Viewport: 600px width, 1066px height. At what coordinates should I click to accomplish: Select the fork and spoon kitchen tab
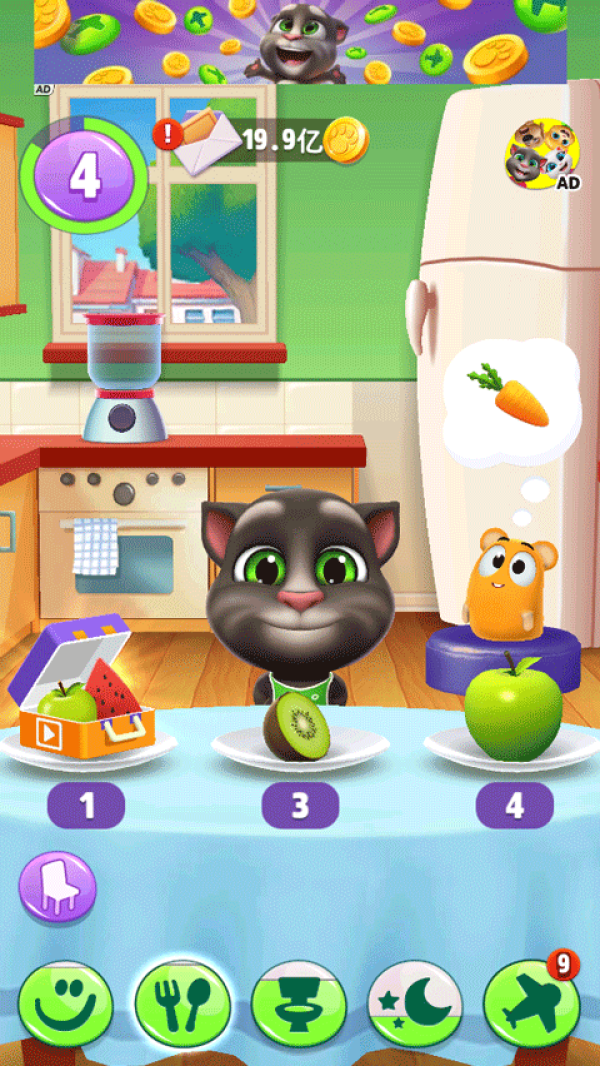[183, 1004]
